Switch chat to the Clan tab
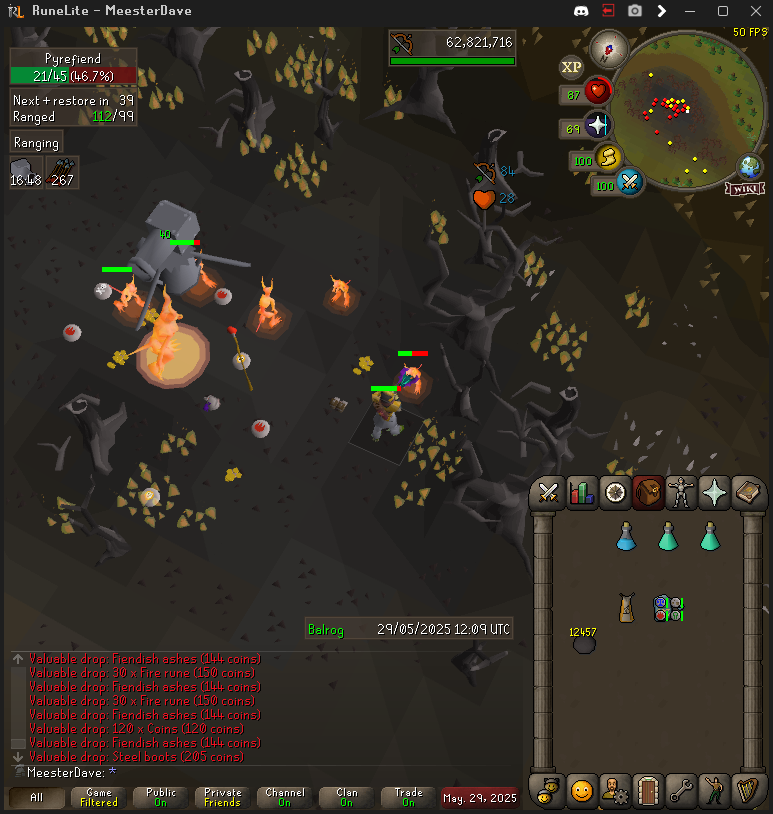The image size is (773, 814). click(x=346, y=797)
